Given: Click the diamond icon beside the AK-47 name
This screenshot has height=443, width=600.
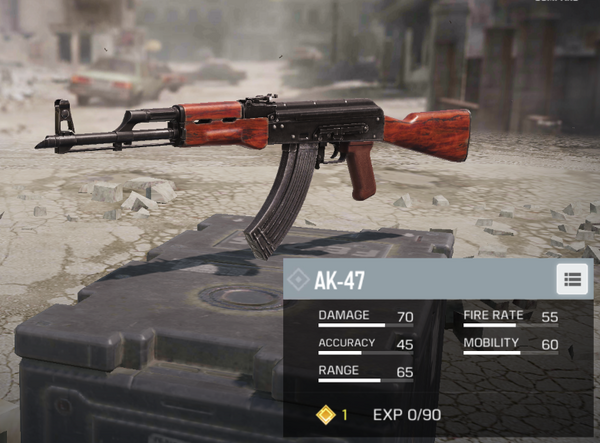Looking at the screenshot, I should [x=297, y=280].
